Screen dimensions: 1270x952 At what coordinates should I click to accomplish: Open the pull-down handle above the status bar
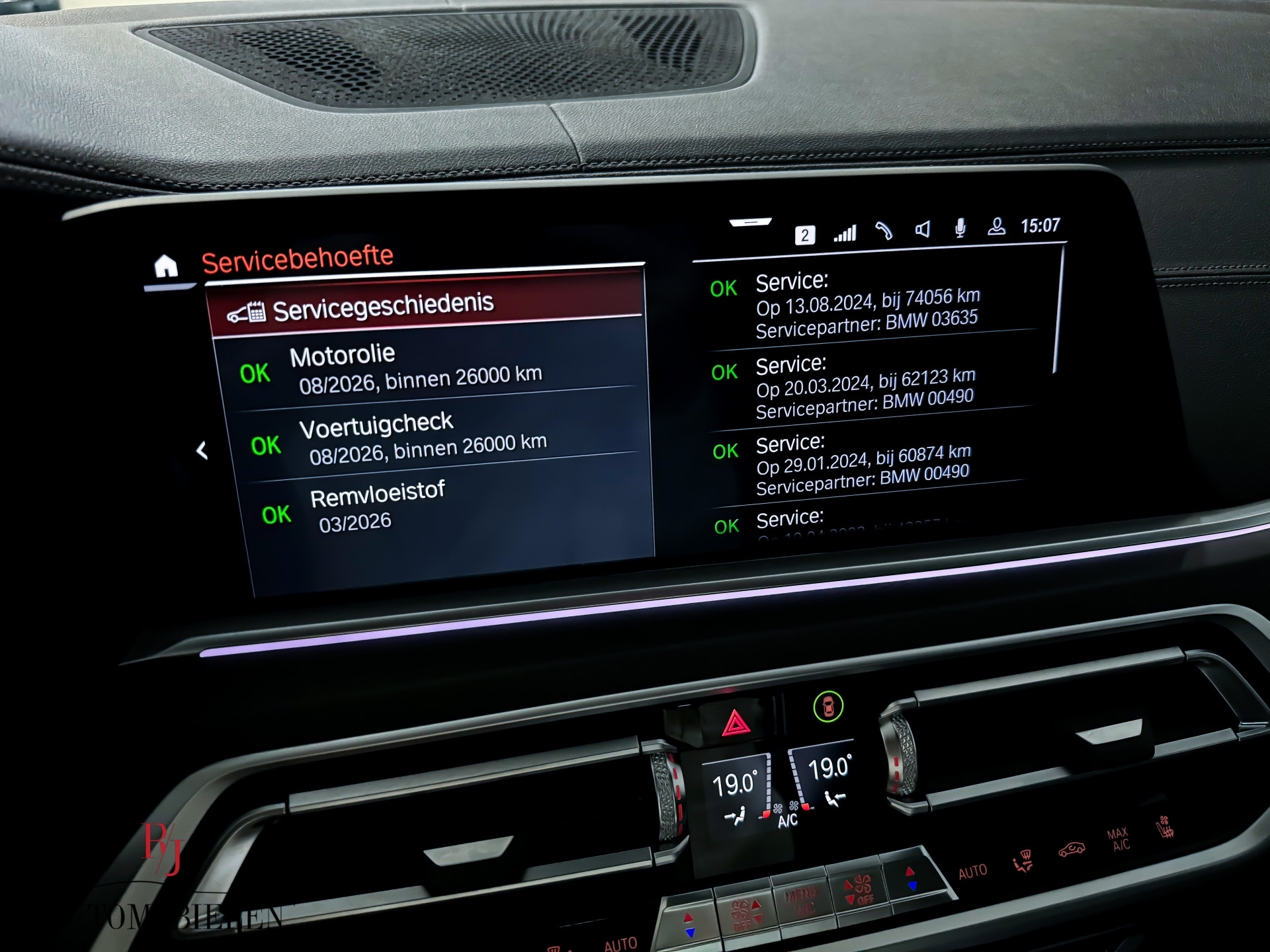click(x=750, y=223)
